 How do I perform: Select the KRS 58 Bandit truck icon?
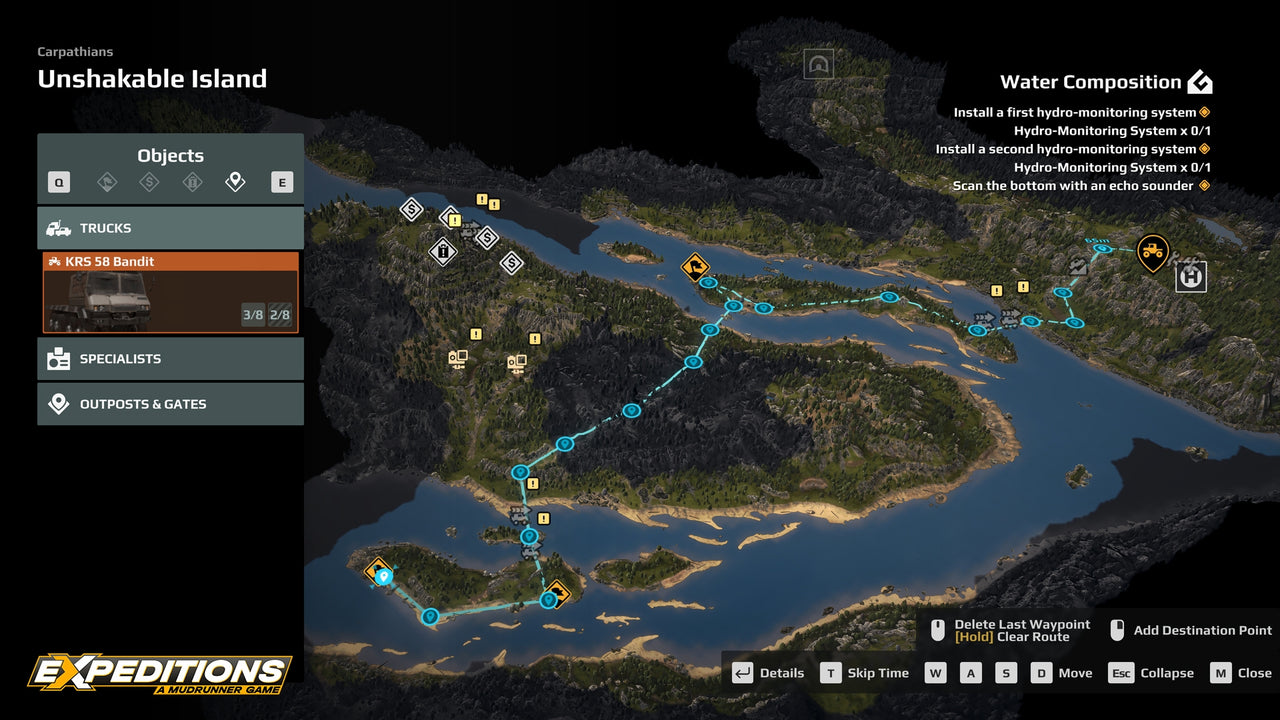point(55,261)
